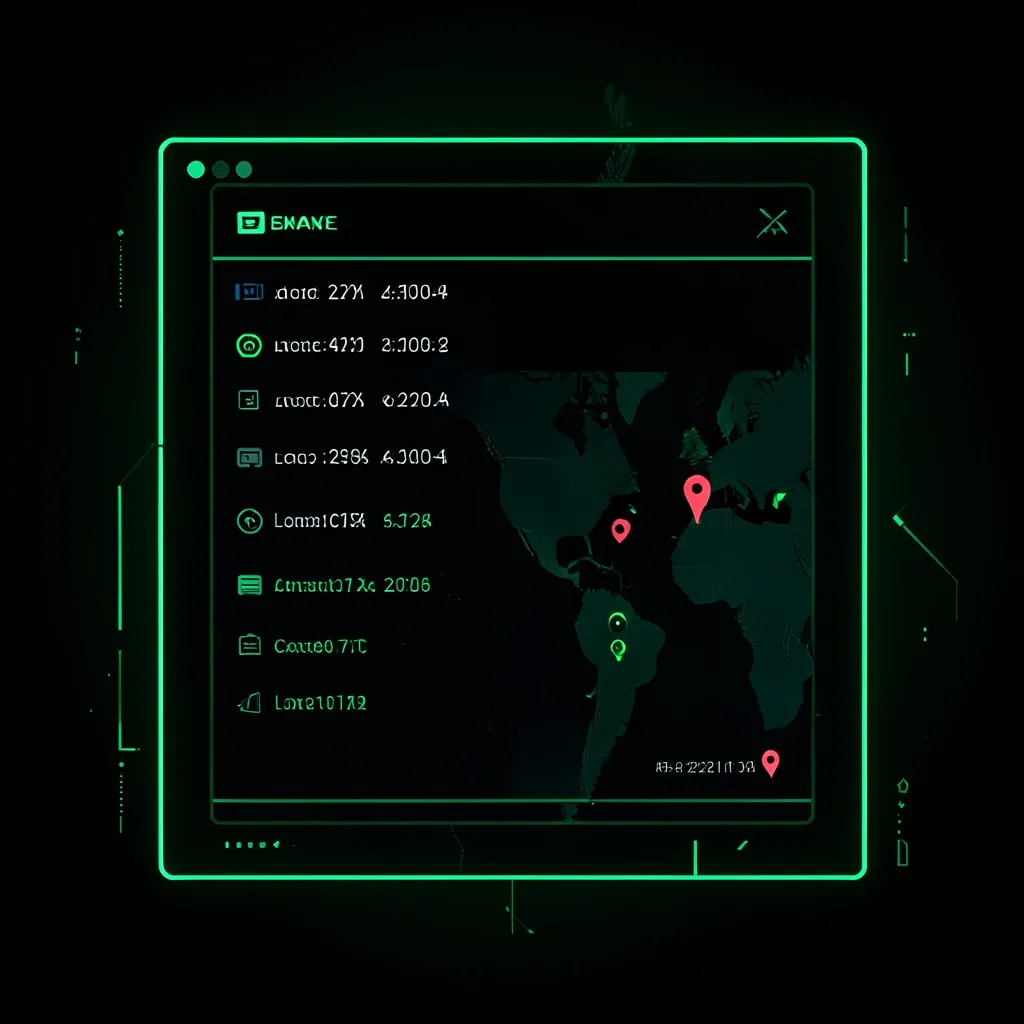Choose the list entry ending 2:300:2

click(342, 346)
